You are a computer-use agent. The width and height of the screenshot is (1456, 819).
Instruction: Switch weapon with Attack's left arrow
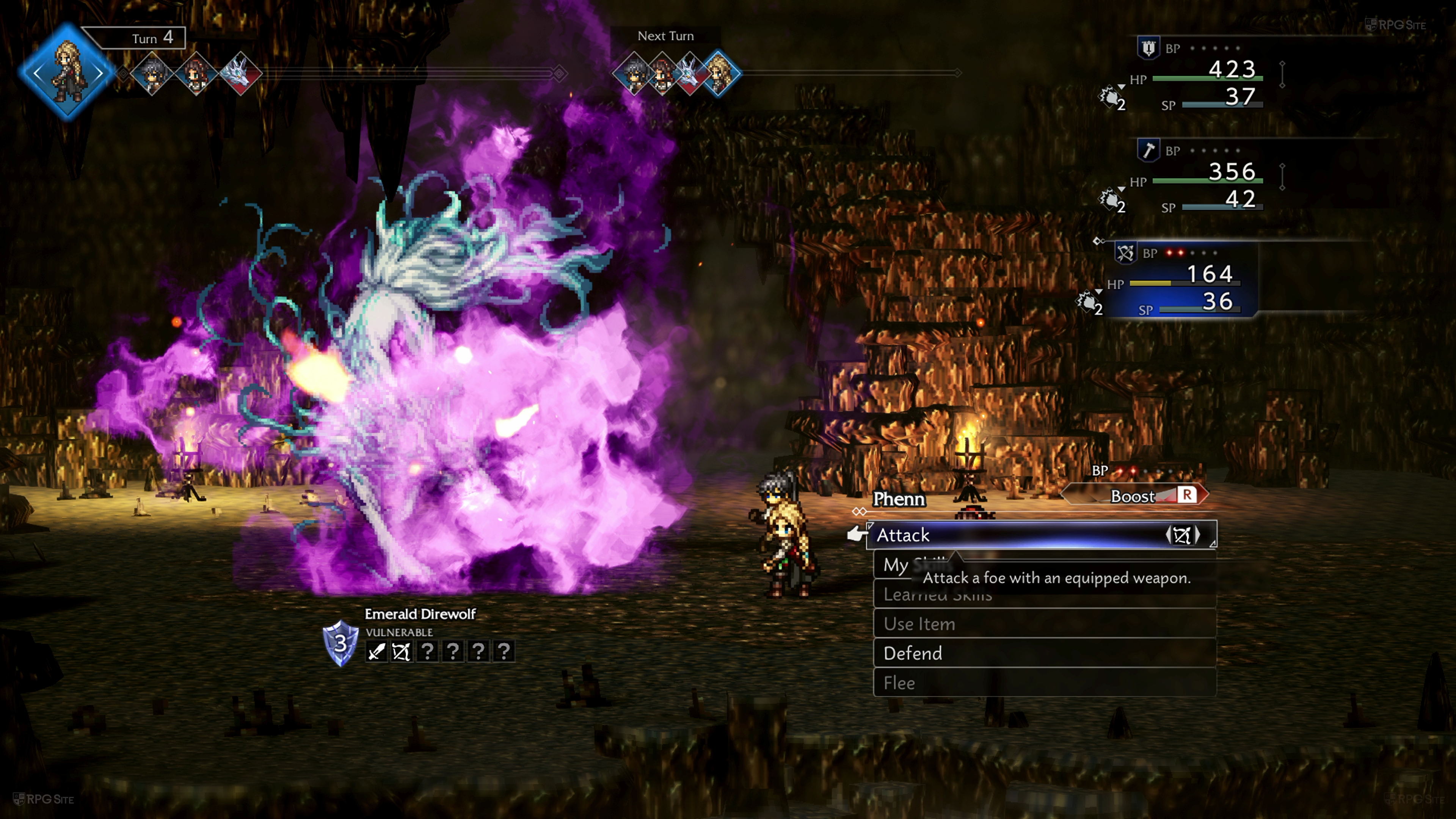(x=1168, y=535)
